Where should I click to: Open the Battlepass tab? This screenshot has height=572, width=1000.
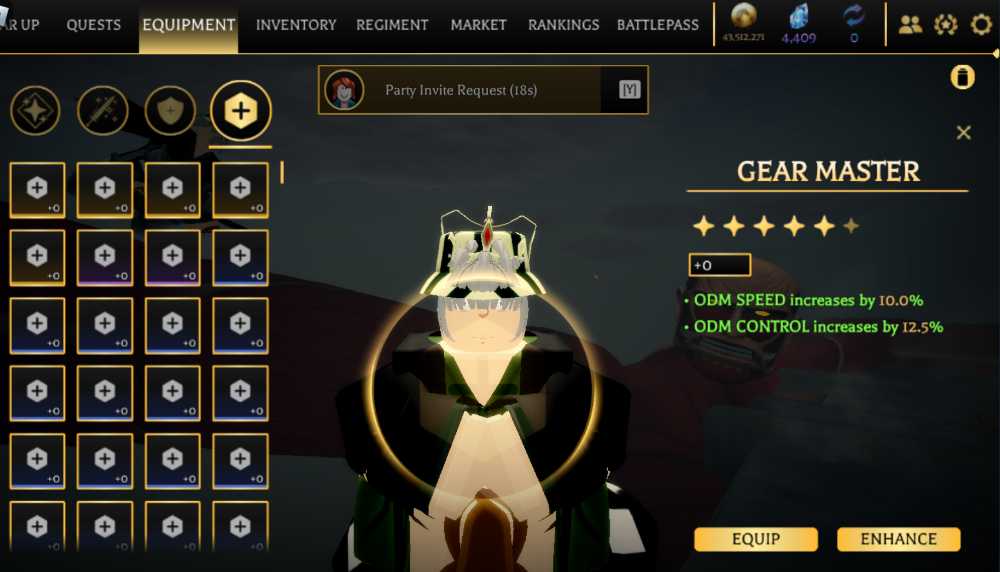click(657, 25)
